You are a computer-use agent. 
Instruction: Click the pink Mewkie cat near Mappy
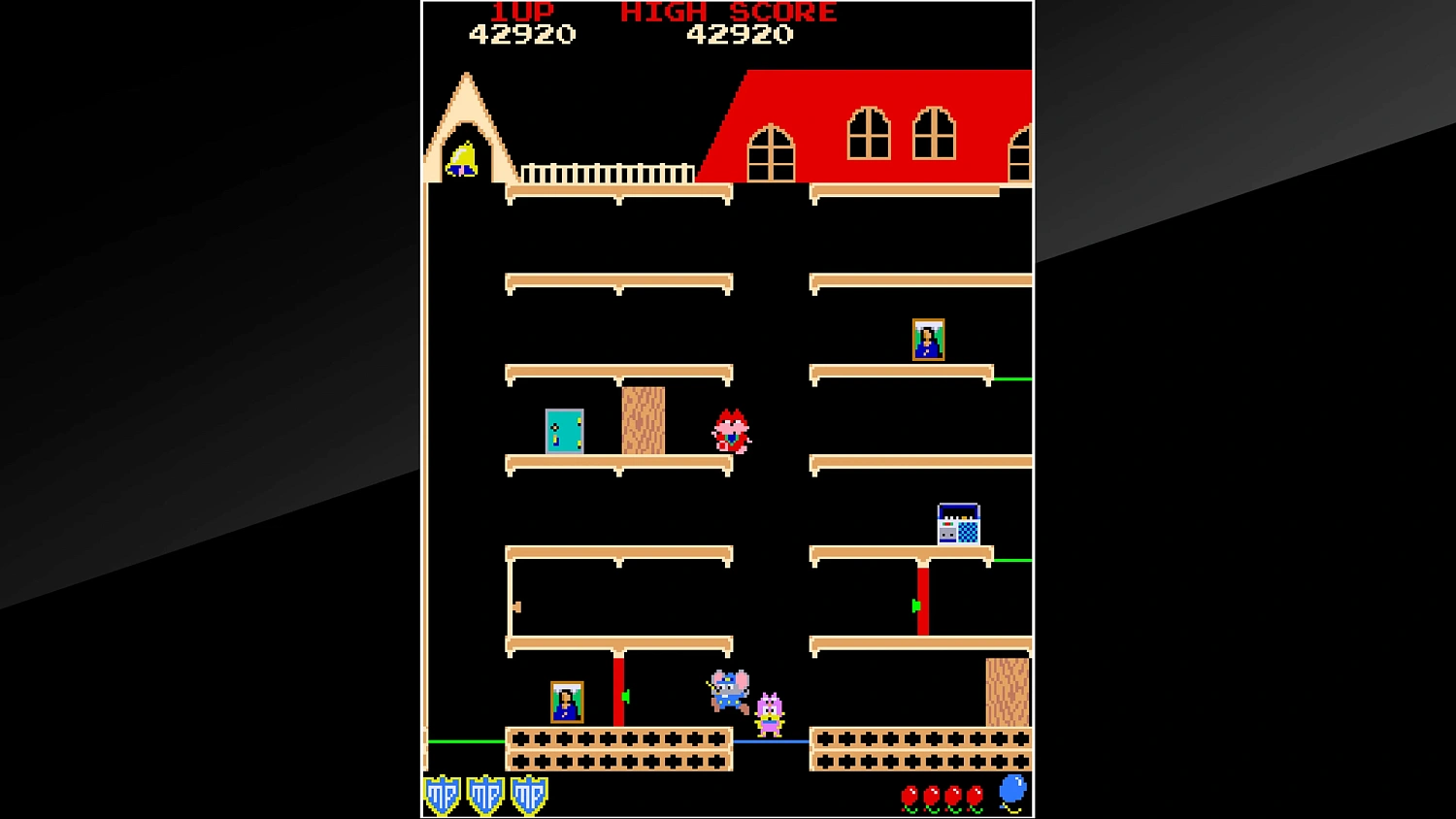point(767,713)
